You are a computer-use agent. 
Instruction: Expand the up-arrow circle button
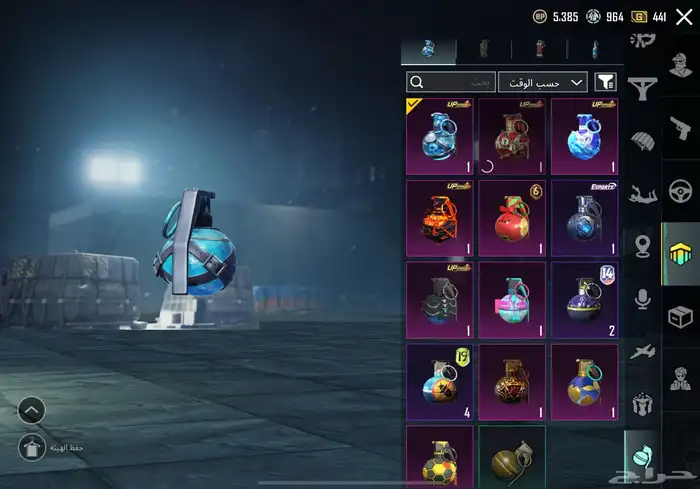(31, 409)
